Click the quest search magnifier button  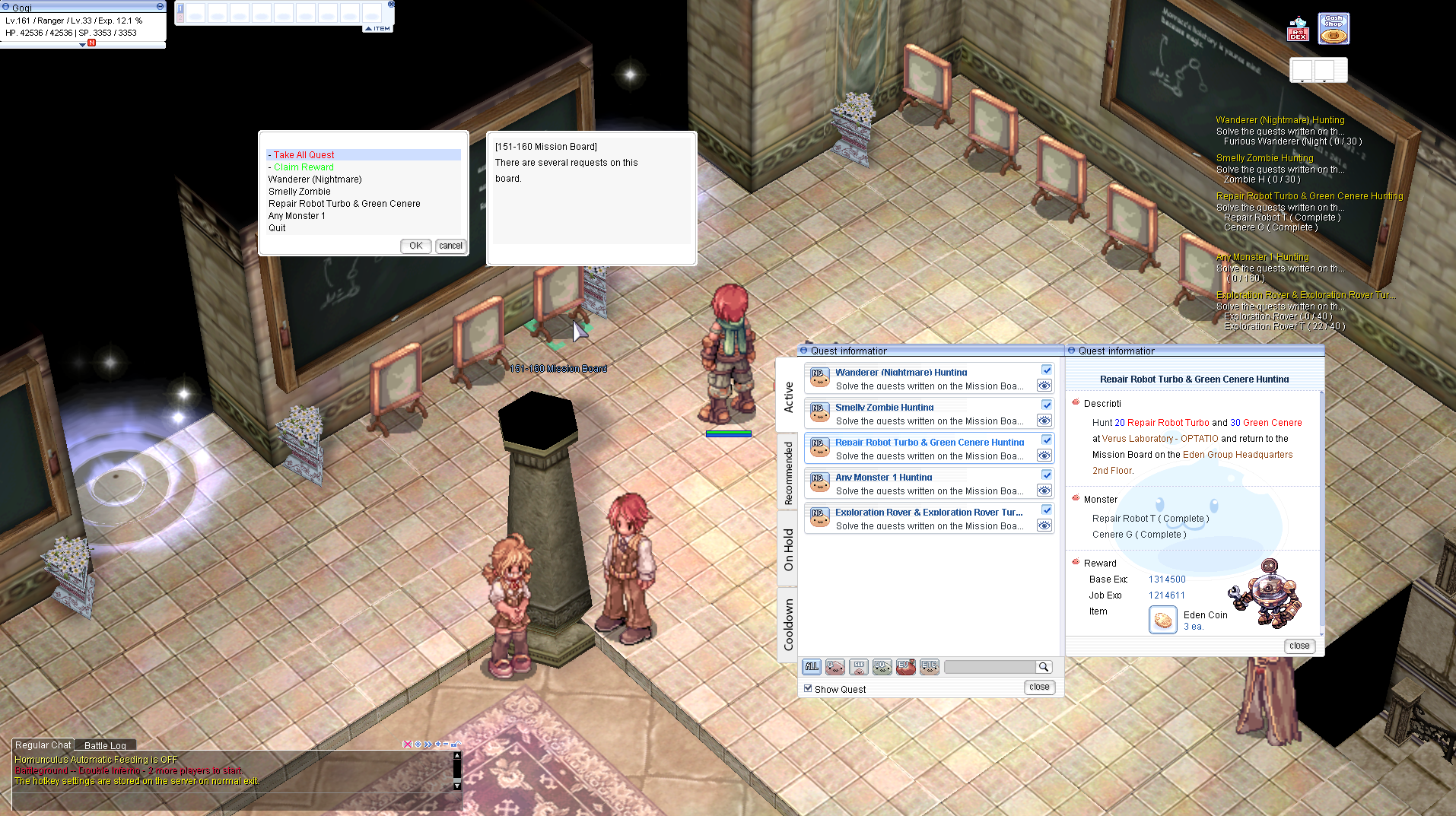coord(1044,667)
